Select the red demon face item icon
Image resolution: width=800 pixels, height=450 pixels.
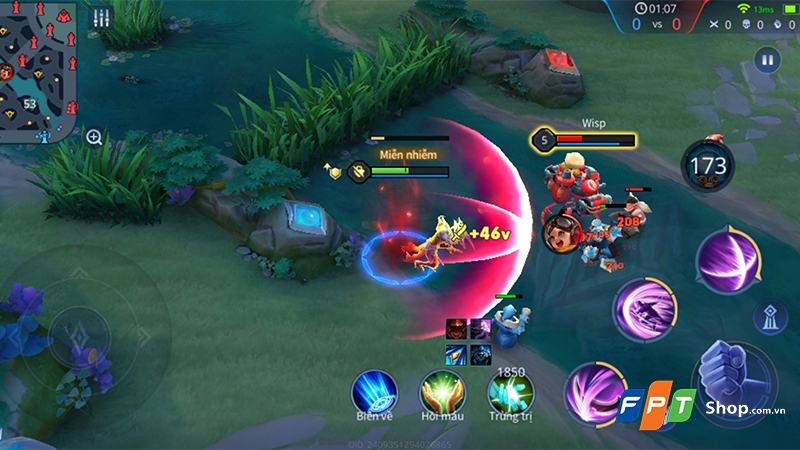click(x=456, y=327)
